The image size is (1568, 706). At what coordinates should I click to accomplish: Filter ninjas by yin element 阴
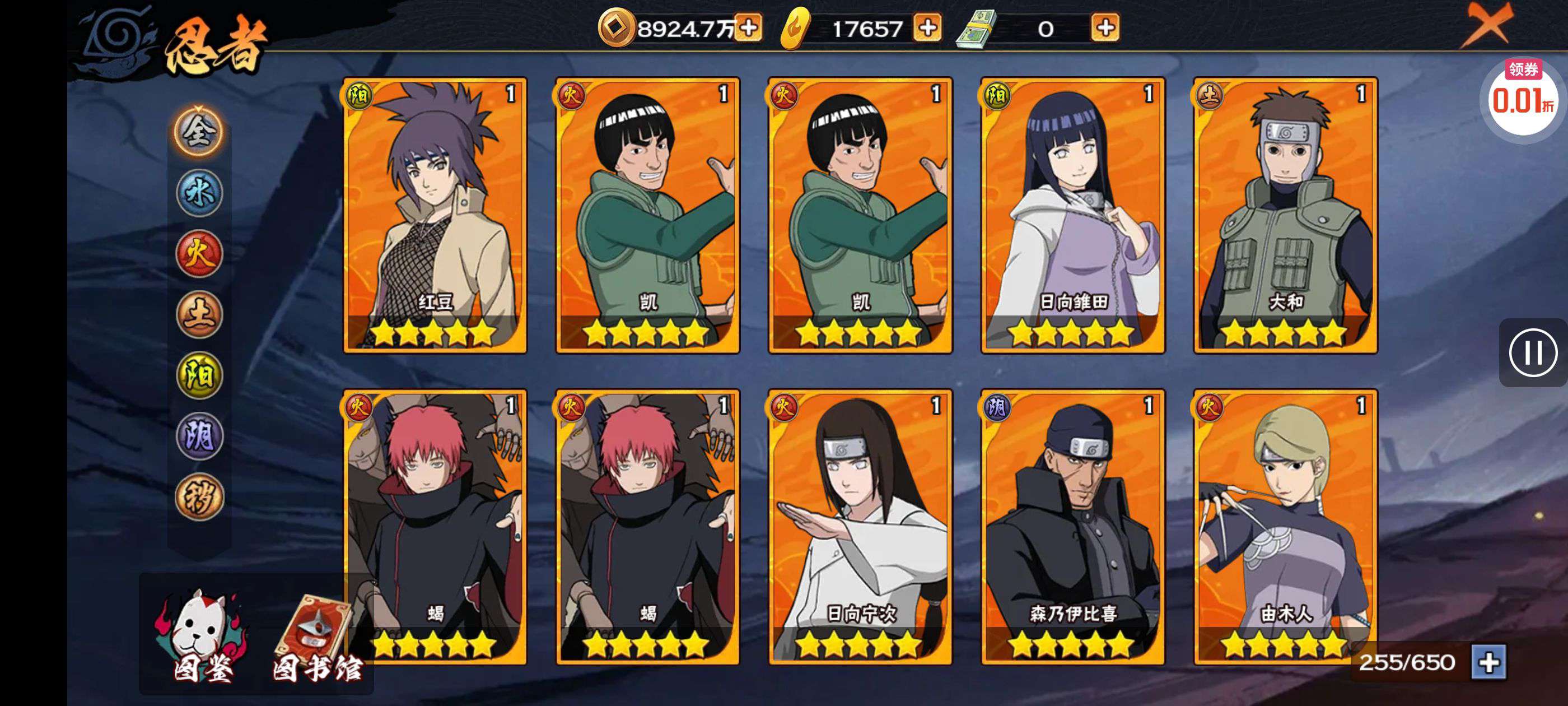pos(199,436)
